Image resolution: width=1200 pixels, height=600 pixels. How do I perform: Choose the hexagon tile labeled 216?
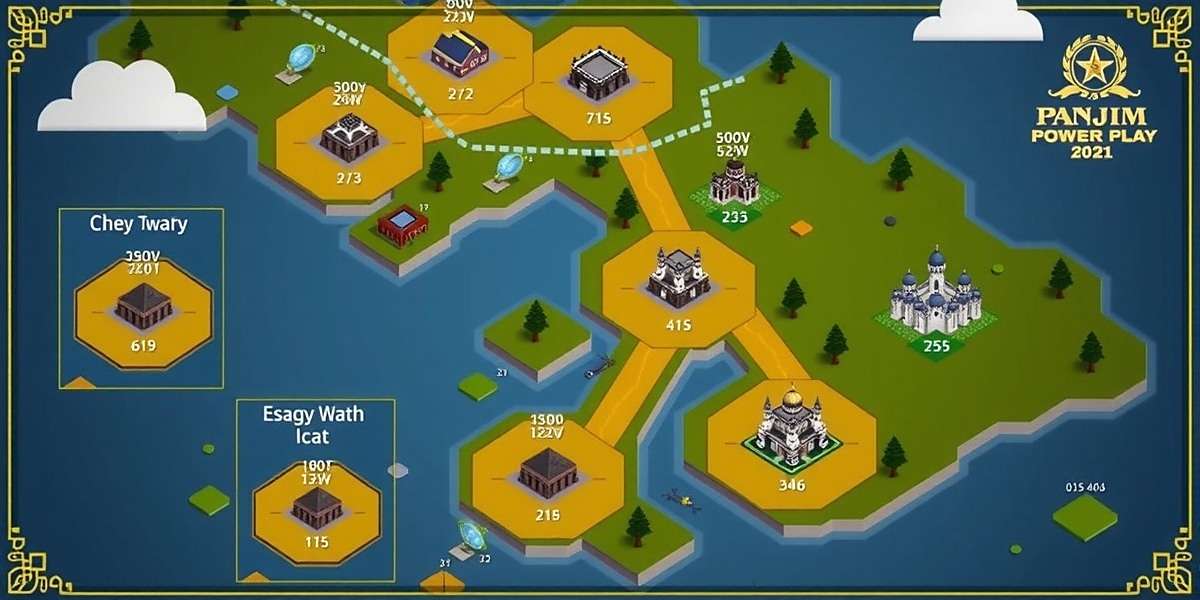[547, 478]
